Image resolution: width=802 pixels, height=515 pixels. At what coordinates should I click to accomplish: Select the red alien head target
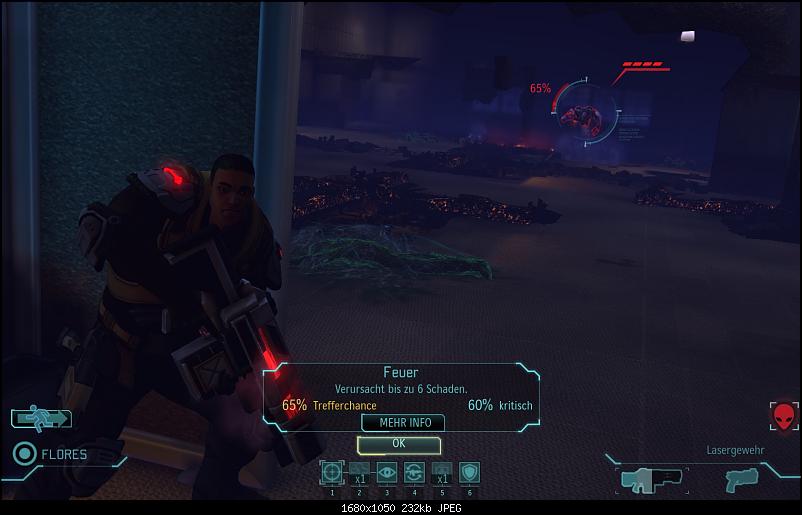point(783,415)
